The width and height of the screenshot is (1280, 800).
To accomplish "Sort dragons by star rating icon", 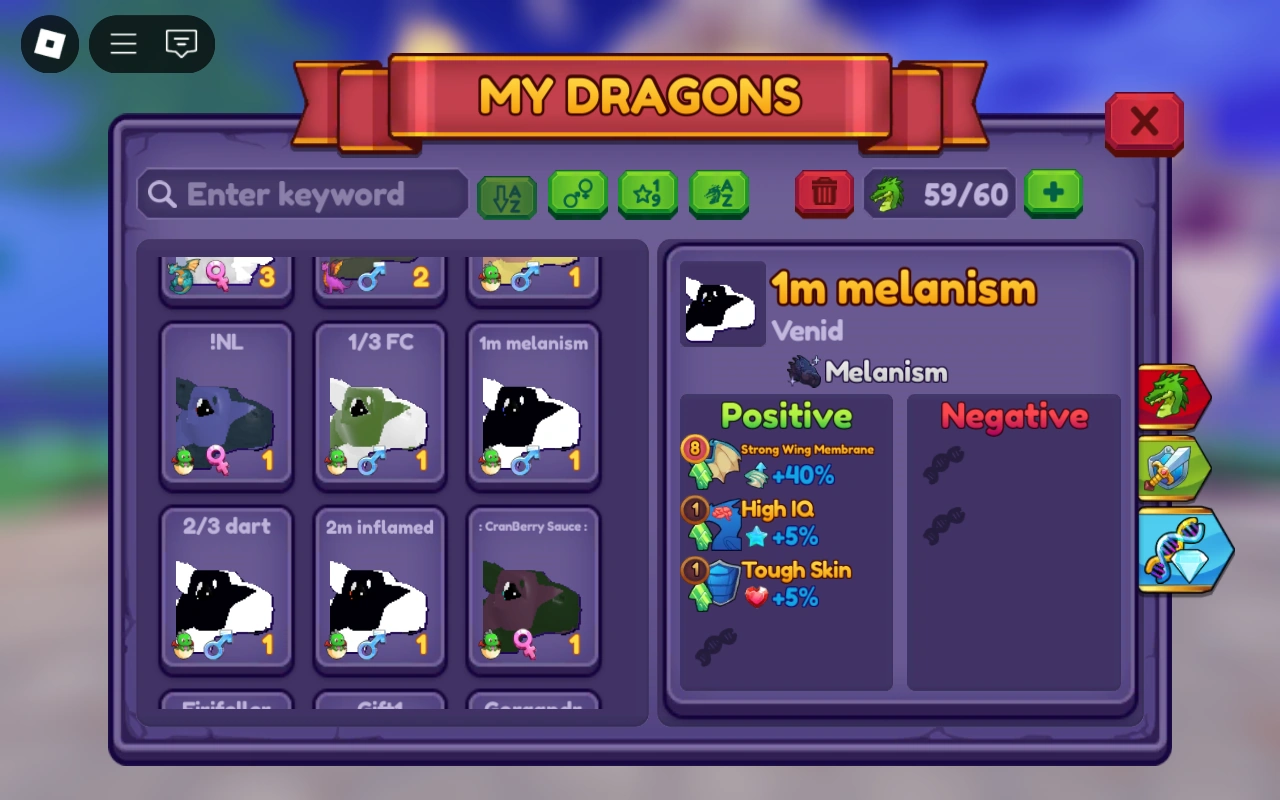I will (x=648, y=194).
